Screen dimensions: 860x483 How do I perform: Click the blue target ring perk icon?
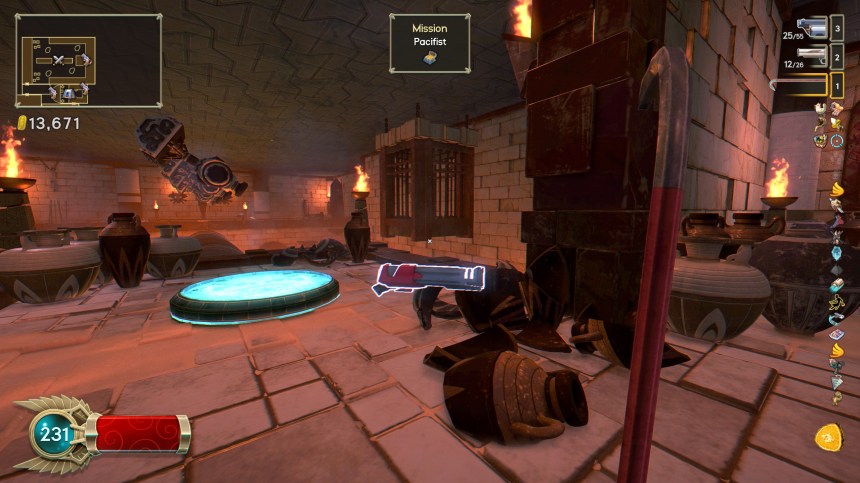coord(837,141)
